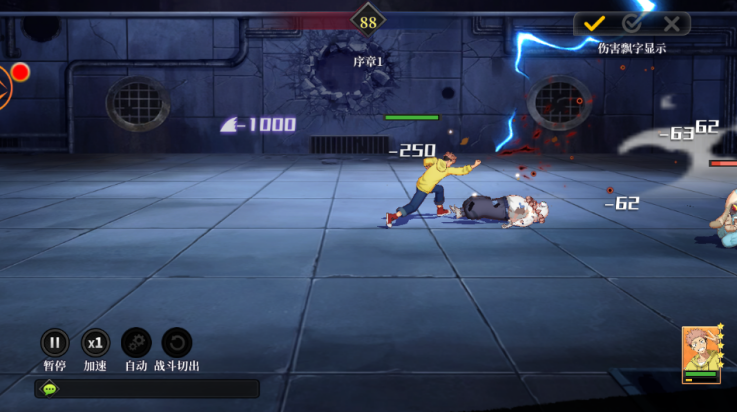This screenshot has height=412, width=737.
Task: Choose the circled checkmark damage display option
Action: click(632, 23)
